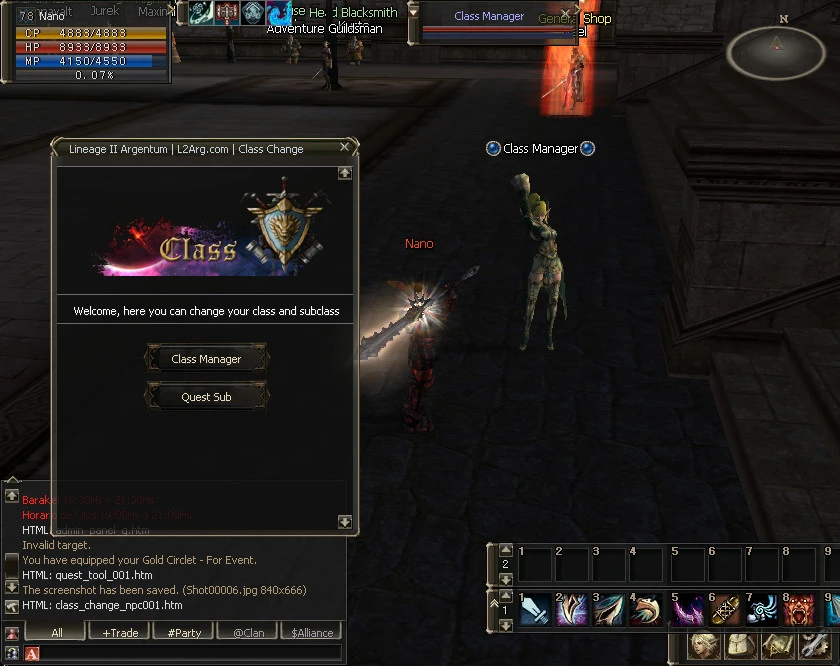Activate the eagle head skill in slot 4
The image size is (840, 666).
coord(649,609)
